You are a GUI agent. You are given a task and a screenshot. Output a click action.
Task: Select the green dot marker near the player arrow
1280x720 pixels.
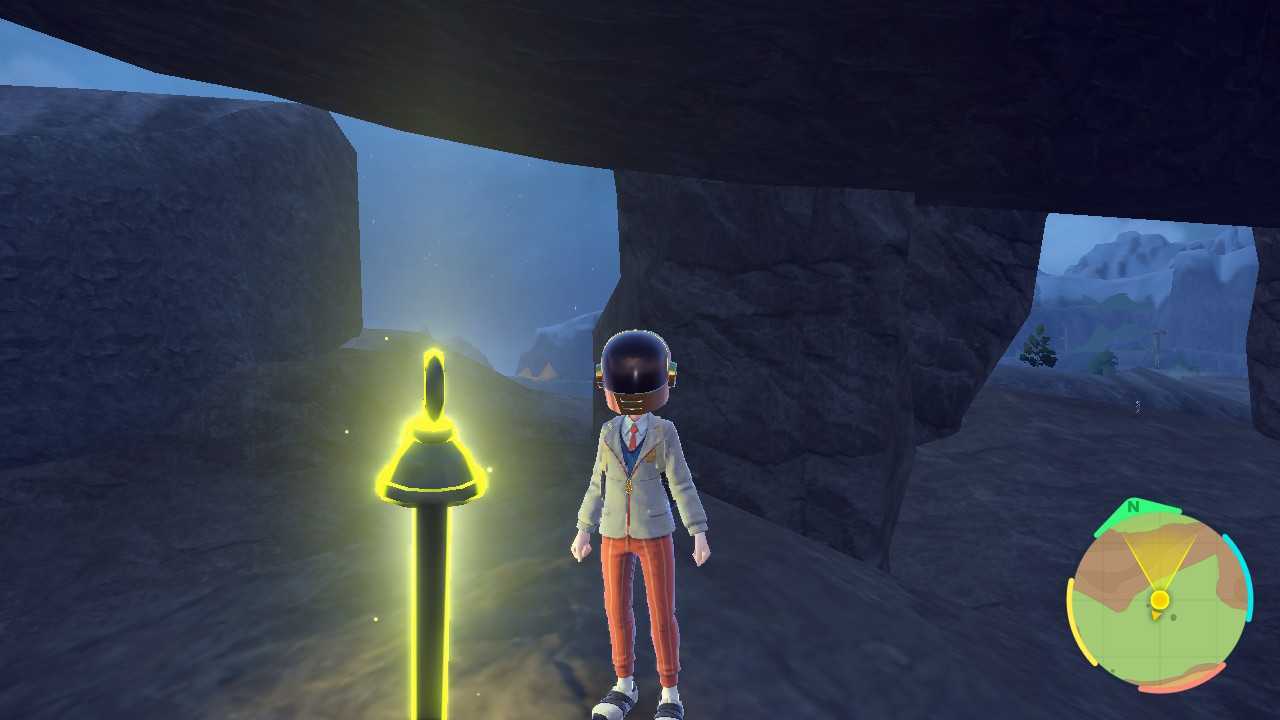1173,617
